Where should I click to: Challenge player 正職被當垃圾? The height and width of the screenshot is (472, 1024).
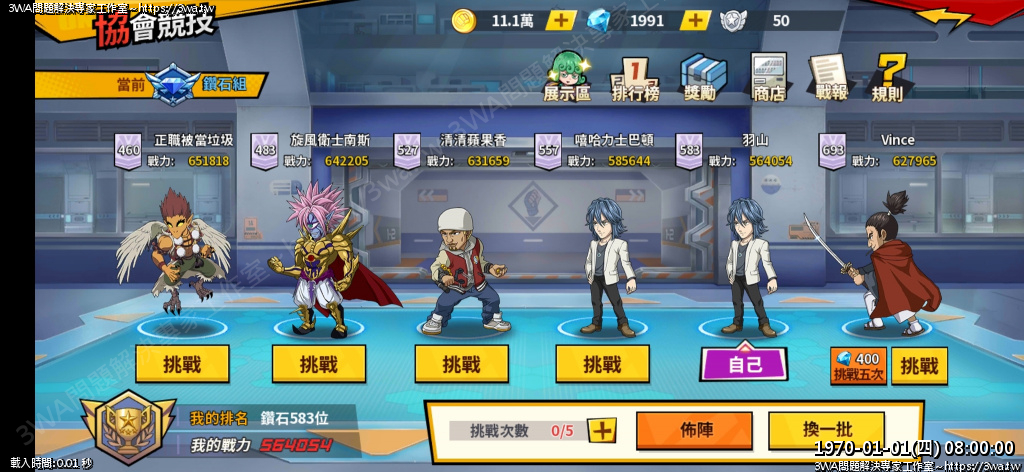coord(182,364)
